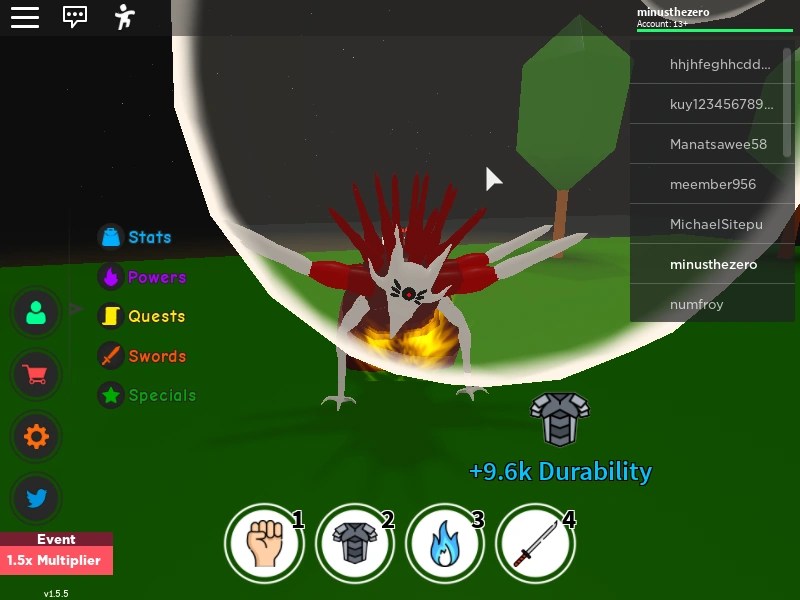Click the 1.5x Multiplier event banner

point(56,559)
